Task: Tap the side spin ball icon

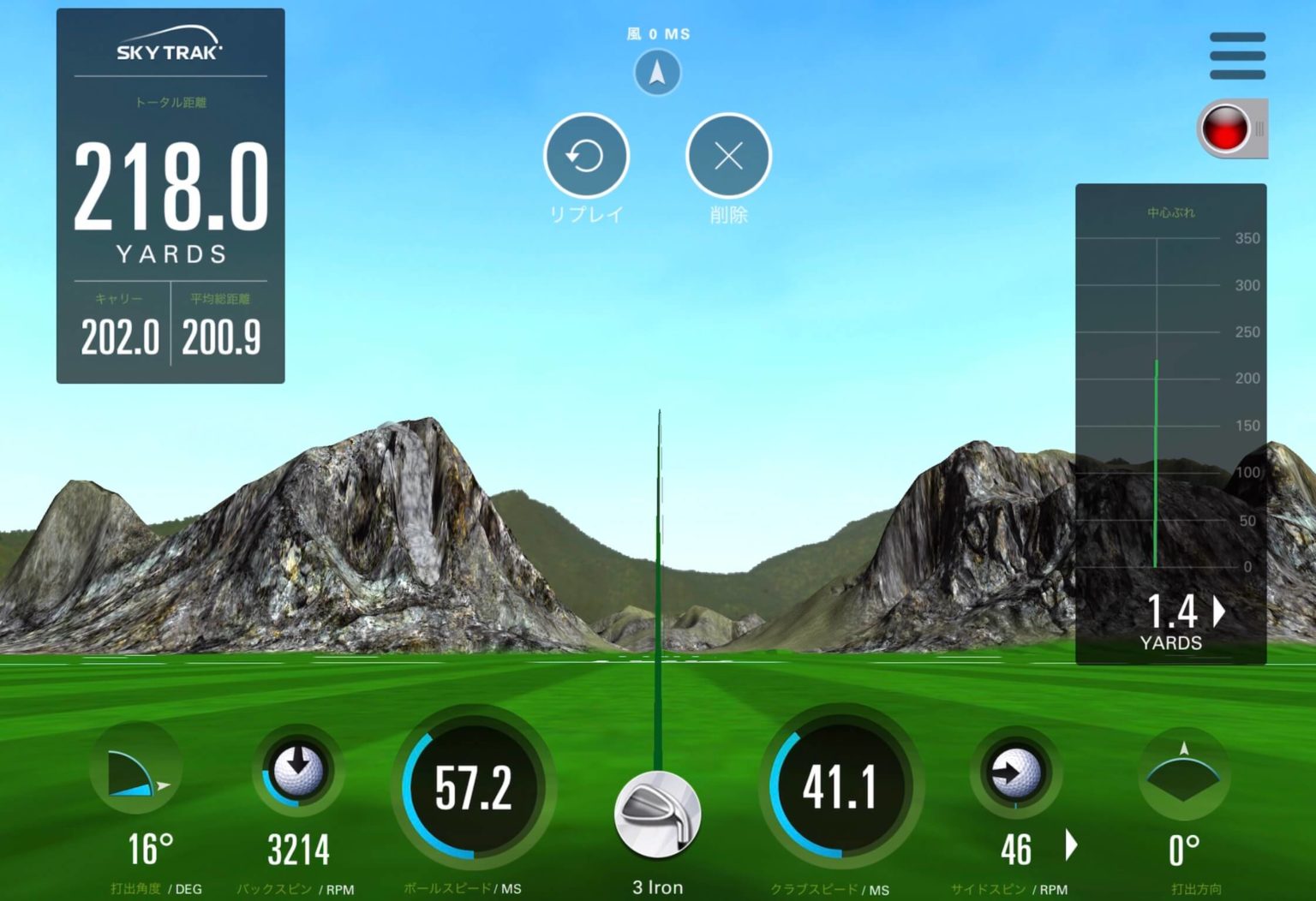Action: [x=1015, y=772]
